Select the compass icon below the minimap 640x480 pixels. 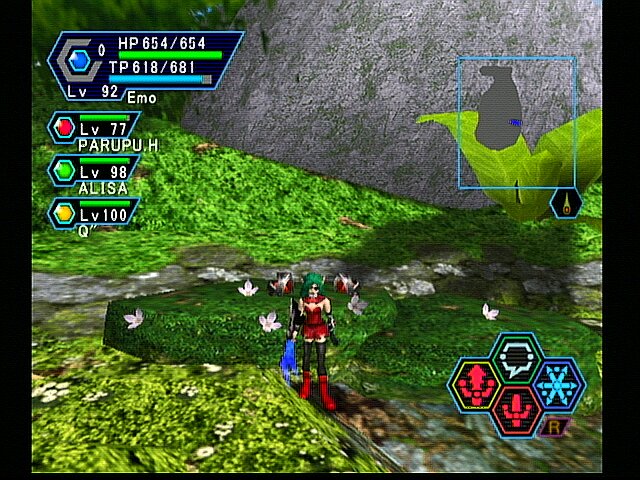click(566, 203)
